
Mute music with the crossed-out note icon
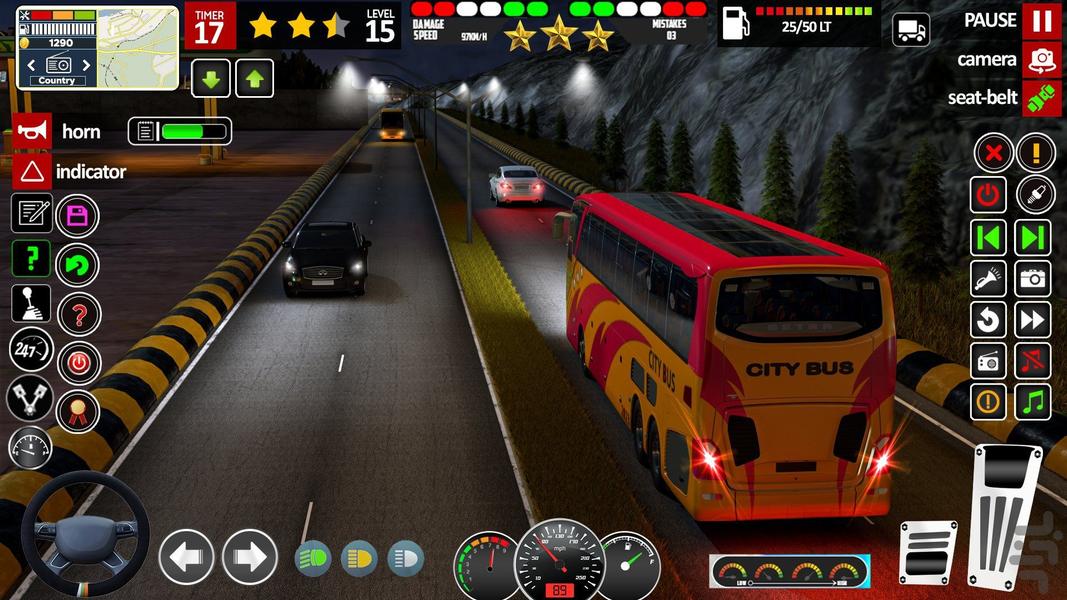point(1034,361)
